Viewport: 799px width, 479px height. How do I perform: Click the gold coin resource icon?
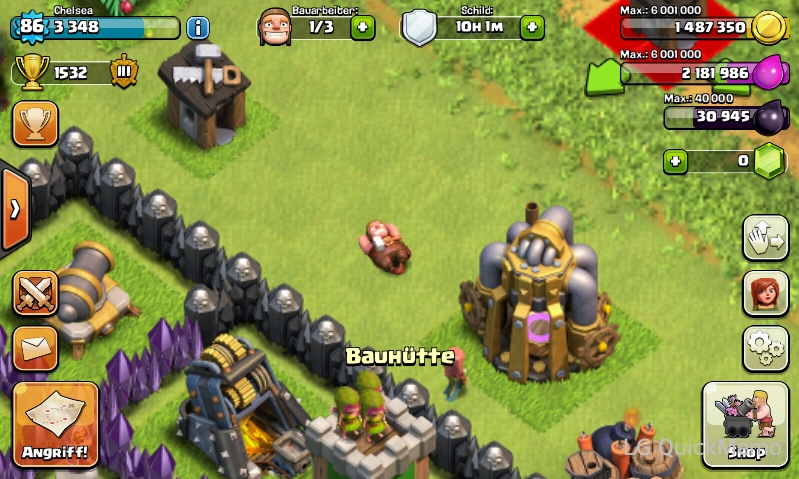767,27
